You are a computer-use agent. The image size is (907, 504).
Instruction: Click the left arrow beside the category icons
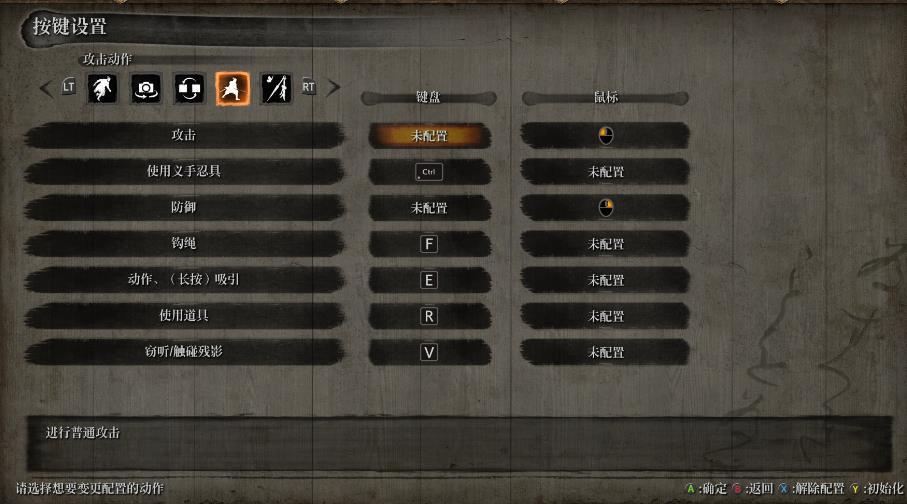click(46, 88)
